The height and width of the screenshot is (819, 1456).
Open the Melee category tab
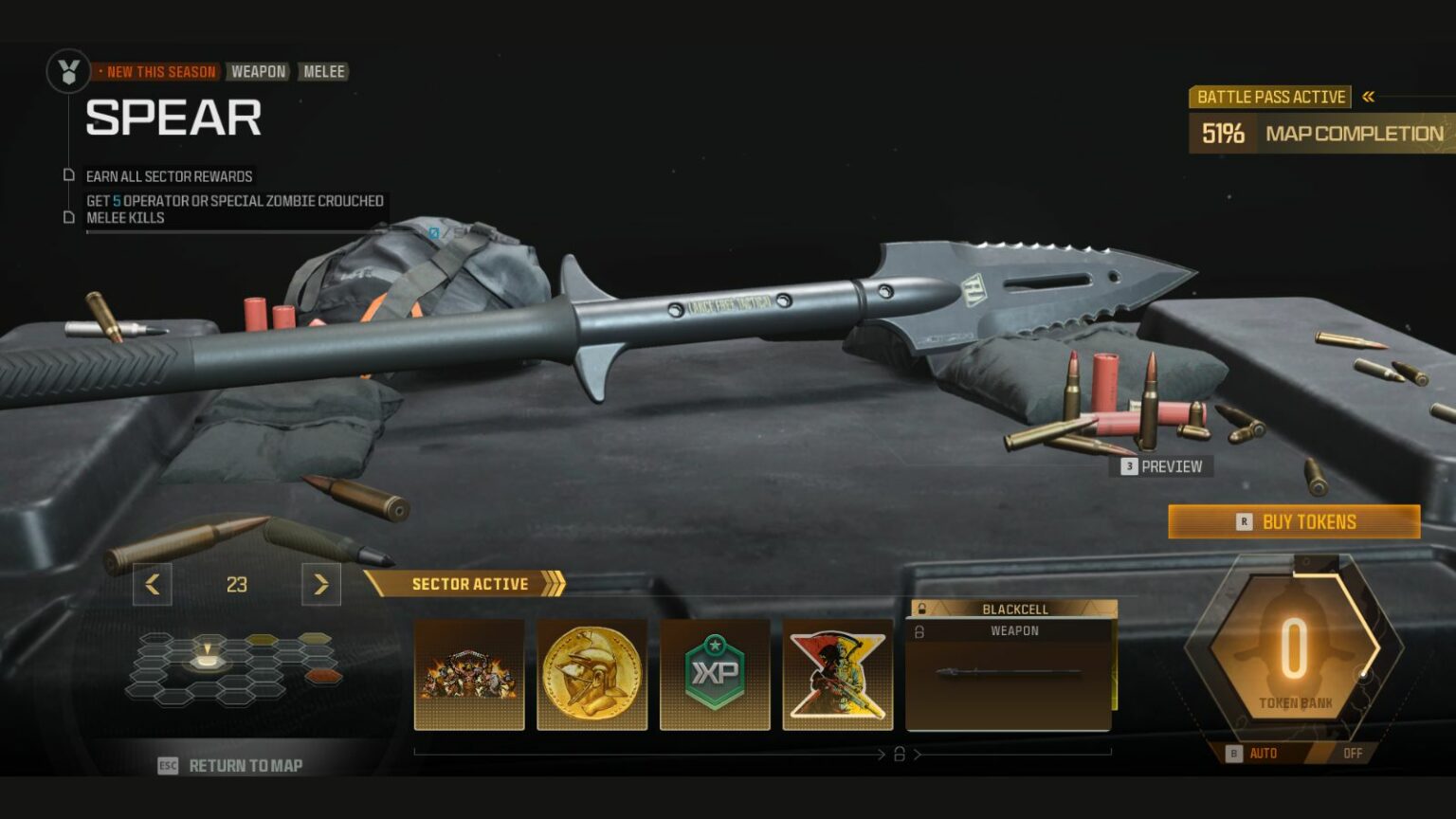coord(322,71)
